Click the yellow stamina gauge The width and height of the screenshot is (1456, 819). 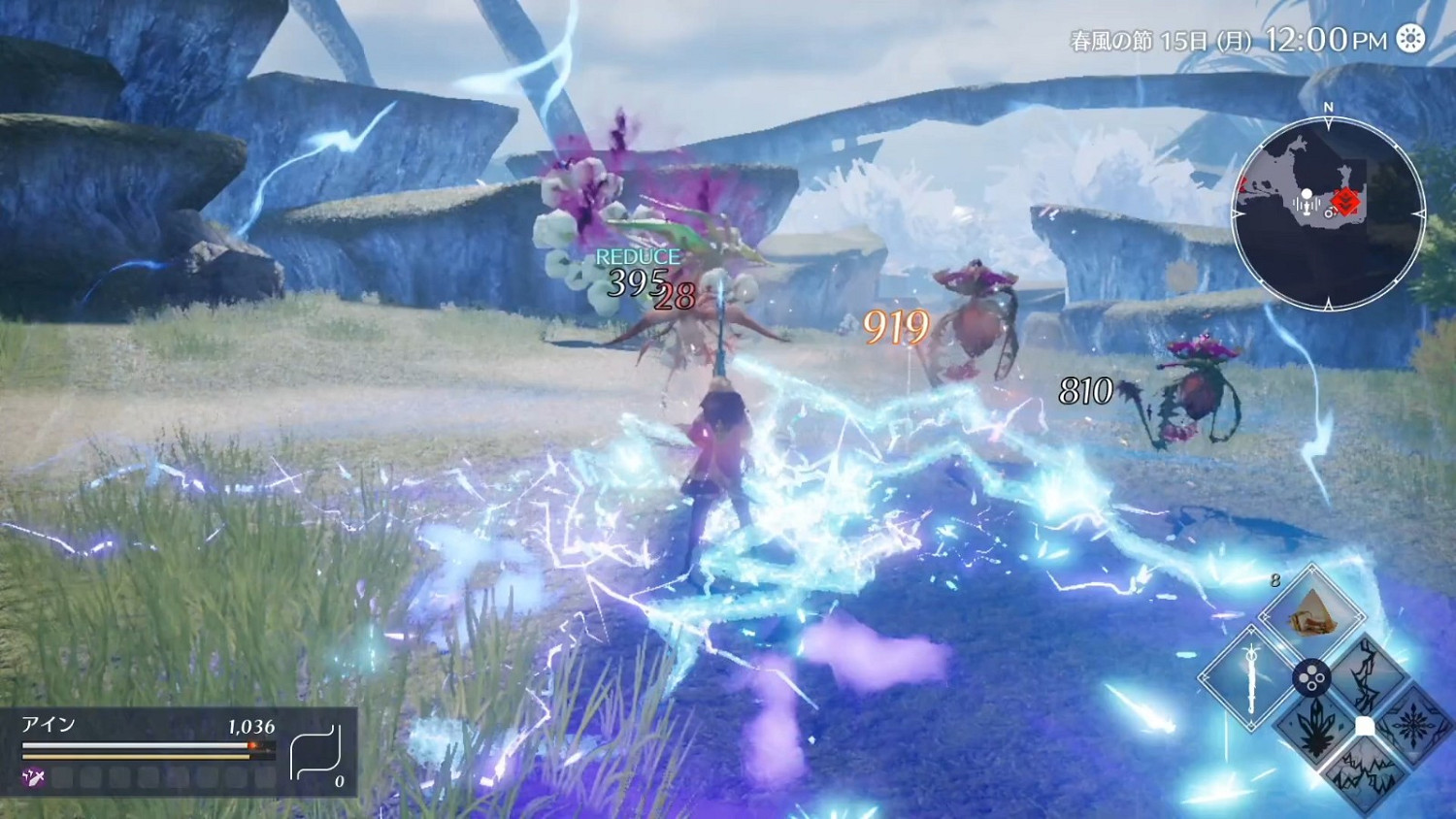(x=131, y=757)
